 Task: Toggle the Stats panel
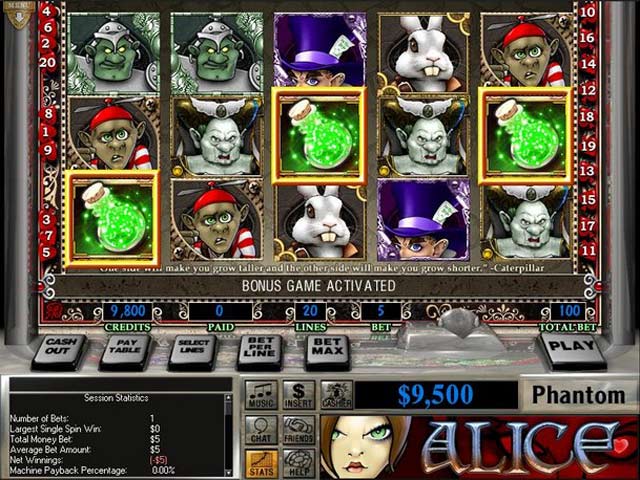[261, 464]
